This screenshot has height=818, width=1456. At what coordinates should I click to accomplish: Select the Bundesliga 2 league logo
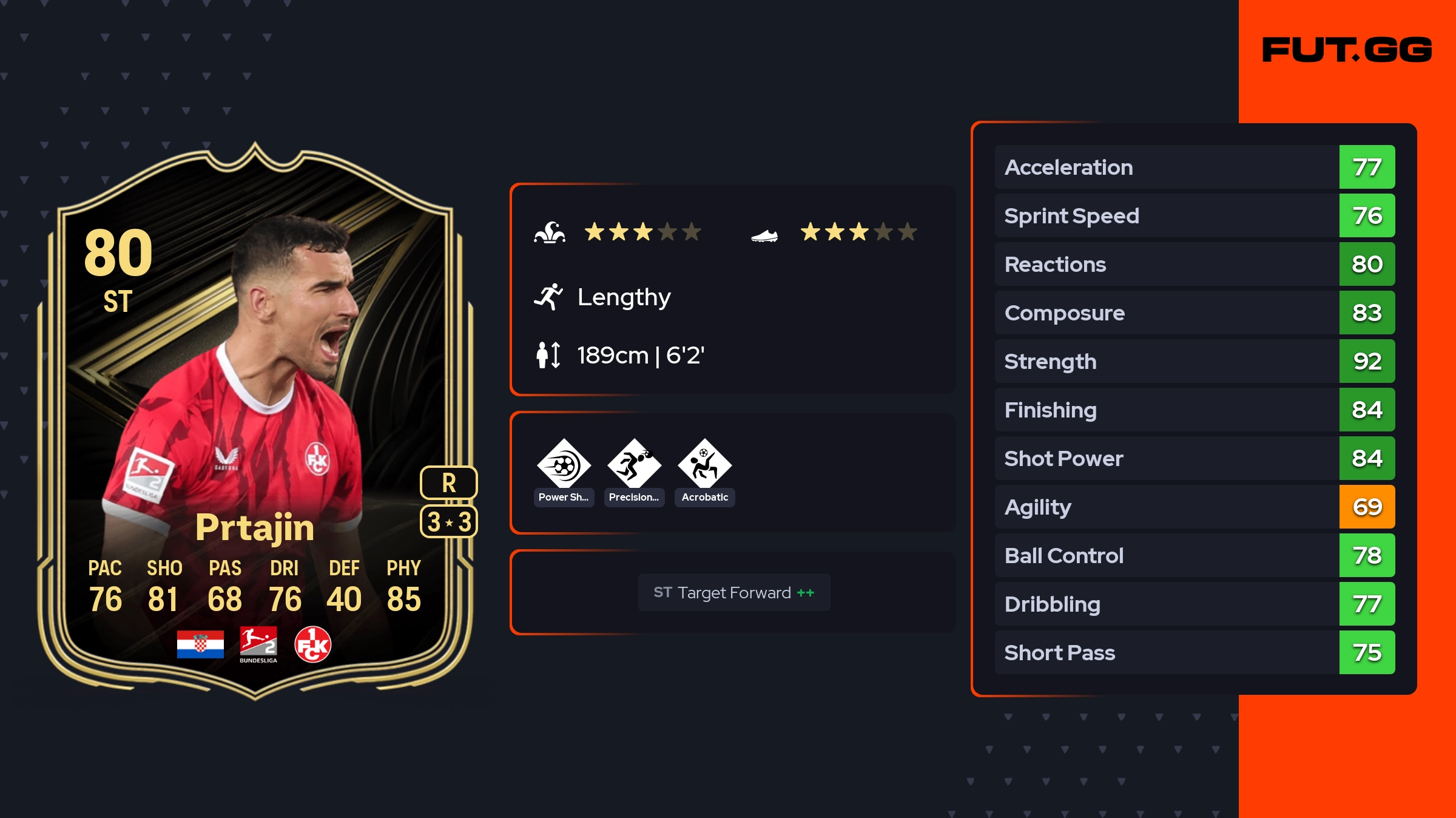258,644
